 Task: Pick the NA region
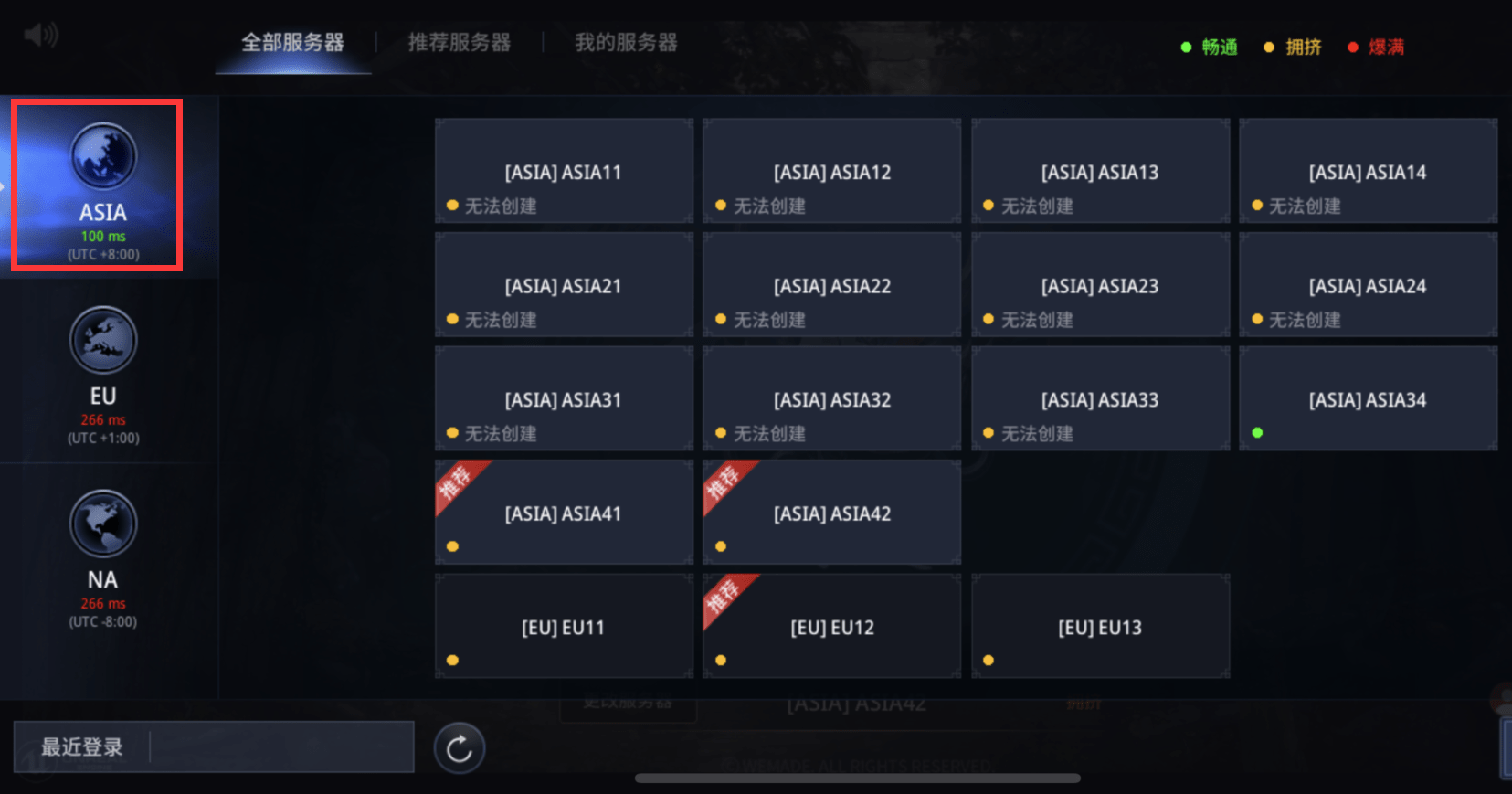[x=102, y=558]
